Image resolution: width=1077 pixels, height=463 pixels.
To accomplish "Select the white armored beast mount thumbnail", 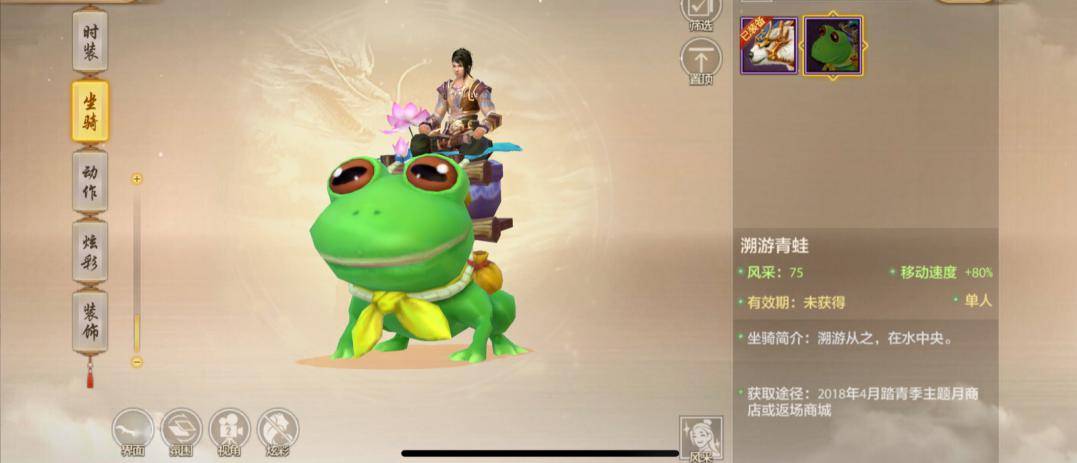I will tap(768, 45).
